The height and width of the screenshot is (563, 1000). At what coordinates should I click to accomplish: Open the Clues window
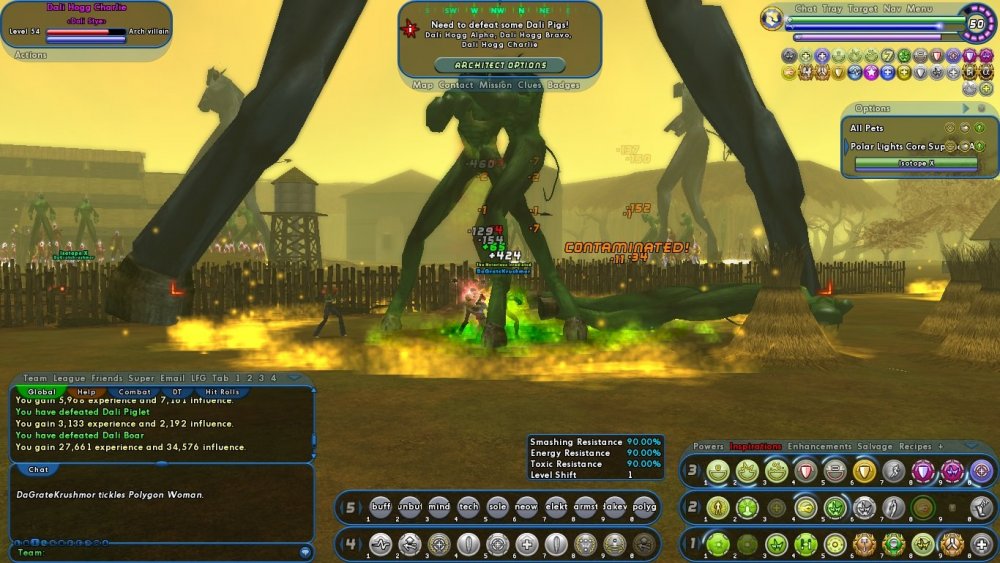click(531, 85)
